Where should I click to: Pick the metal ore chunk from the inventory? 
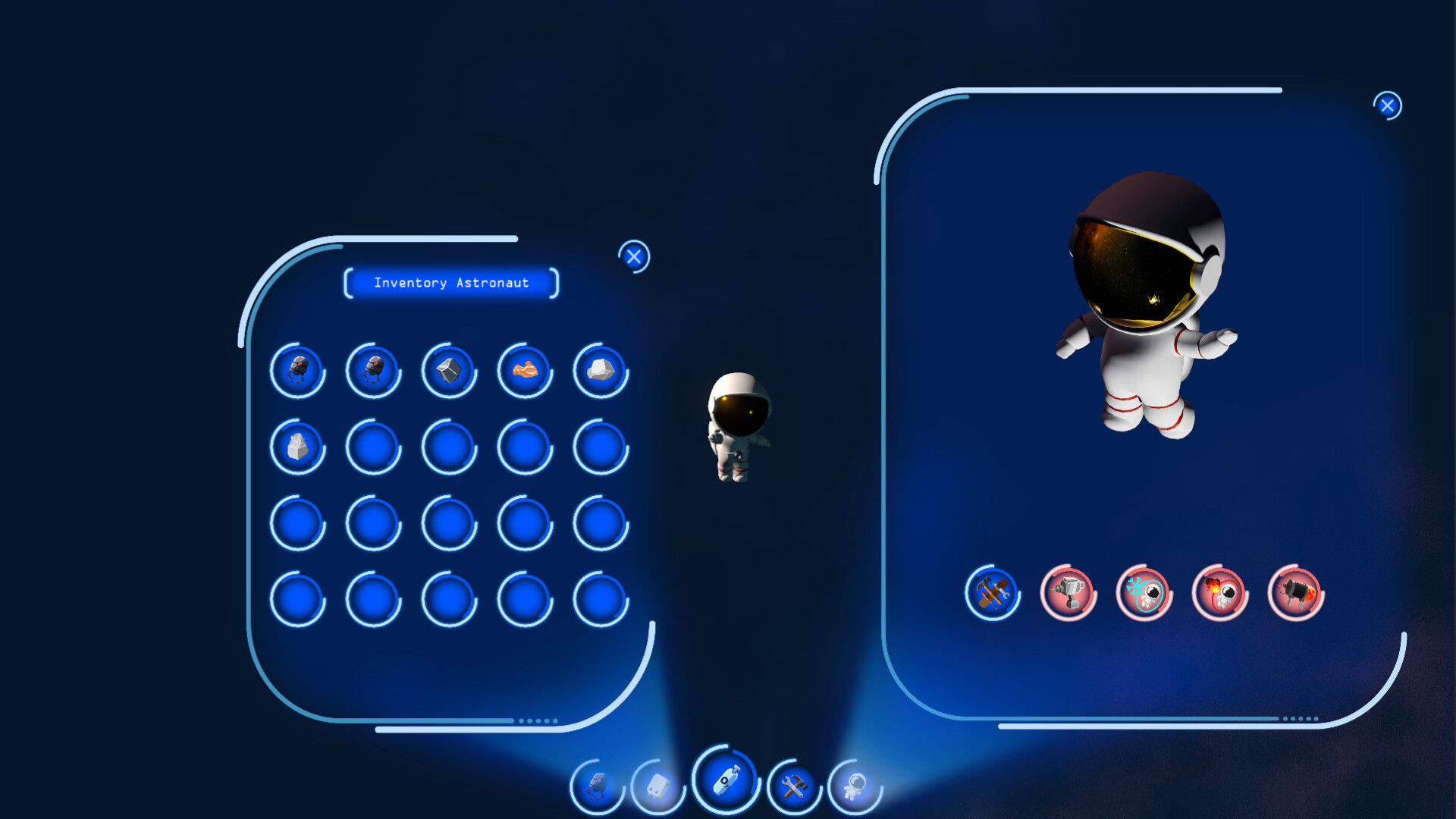(449, 371)
